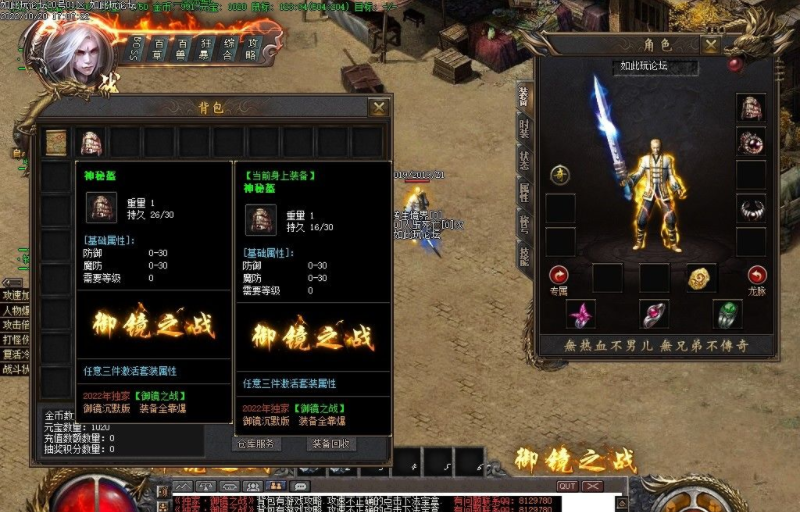
Task: Close the 背包 backpack window
Action: coord(378,107)
